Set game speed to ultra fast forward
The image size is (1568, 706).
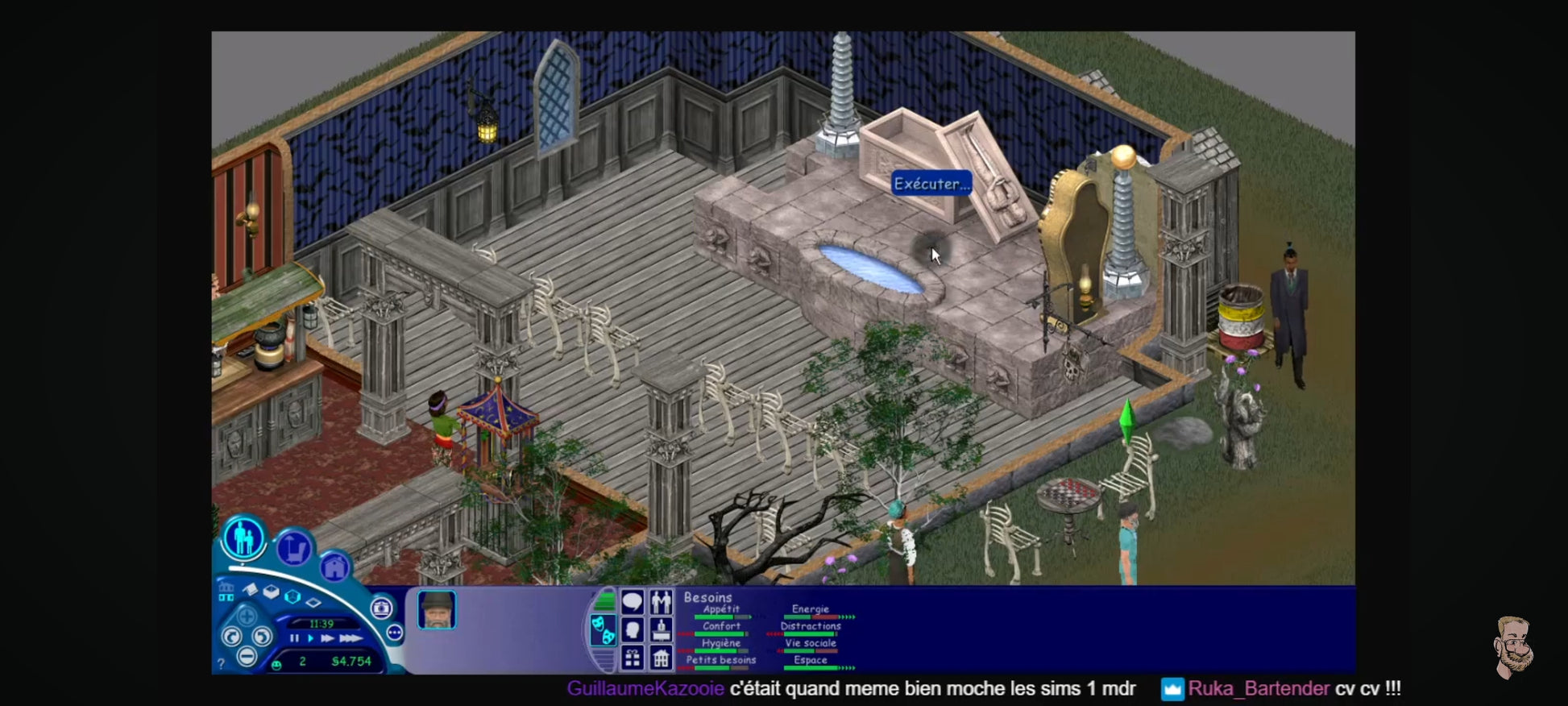click(x=350, y=638)
